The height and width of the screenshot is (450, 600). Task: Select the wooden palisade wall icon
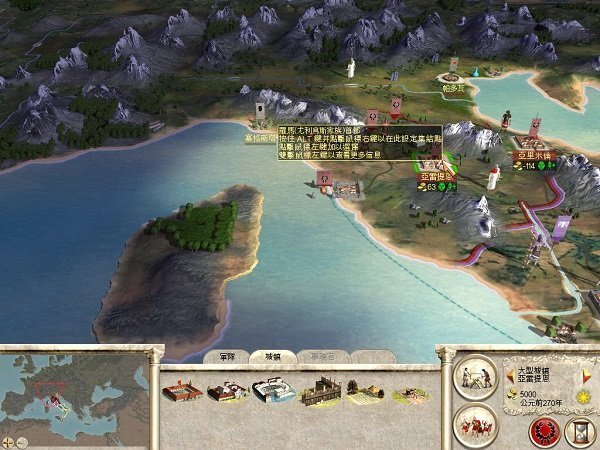coord(322,390)
